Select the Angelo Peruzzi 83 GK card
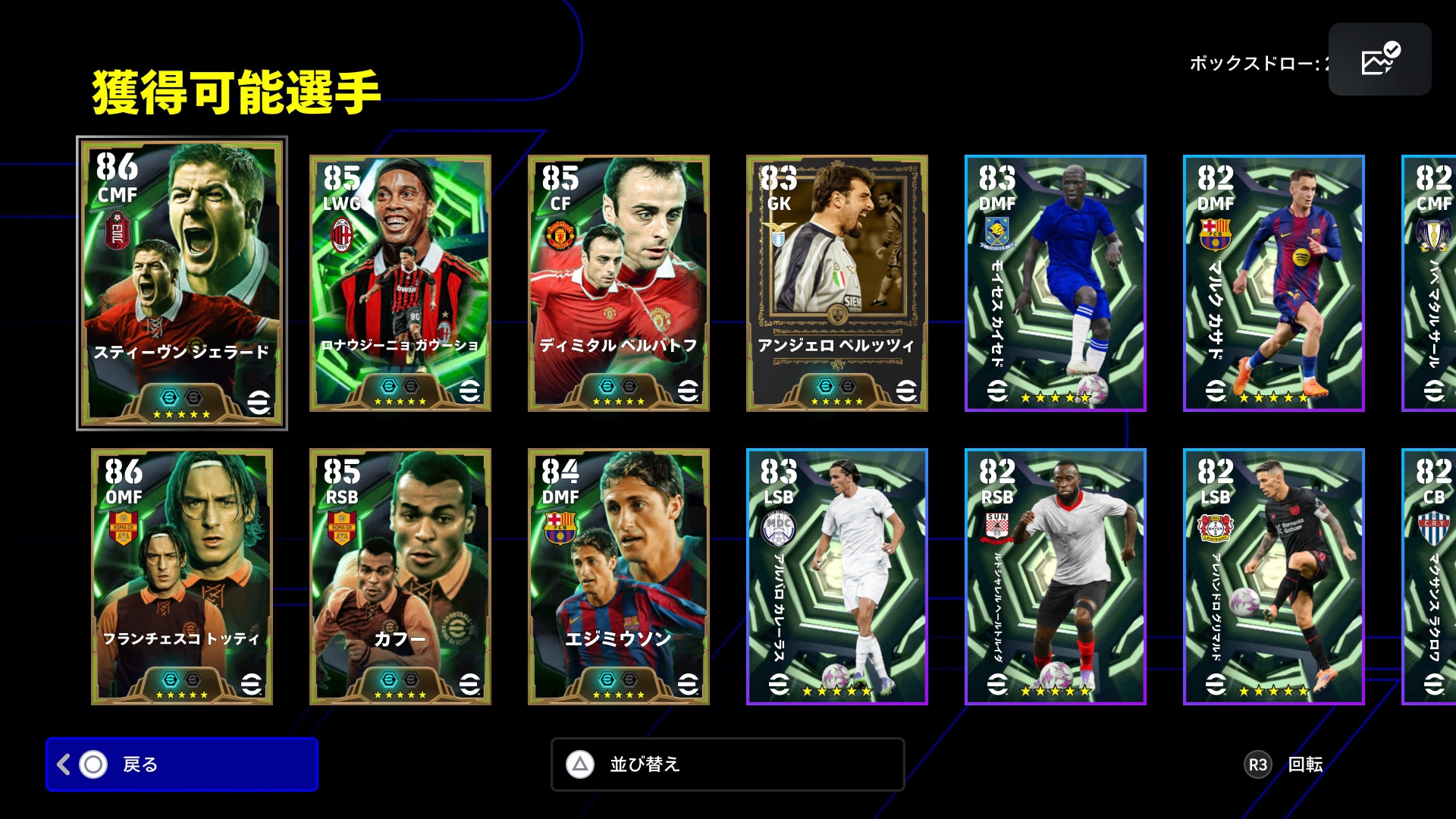This screenshot has width=1456, height=819. (x=837, y=283)
